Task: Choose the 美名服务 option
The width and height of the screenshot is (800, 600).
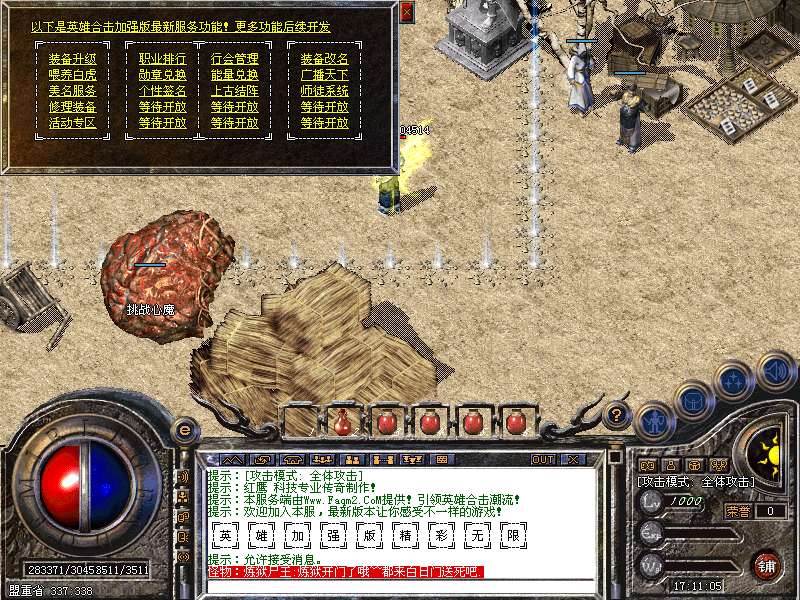Action: tap(73, 91)
